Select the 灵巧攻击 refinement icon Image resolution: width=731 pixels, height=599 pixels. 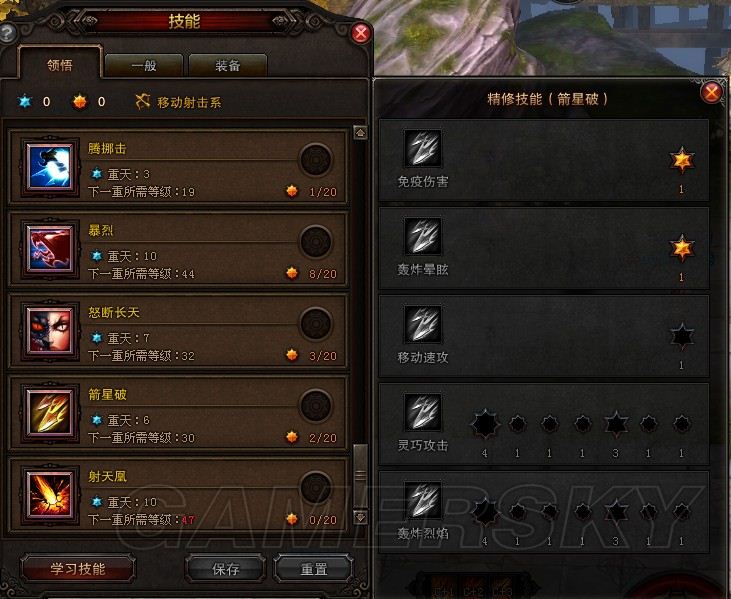pos(422,412)
